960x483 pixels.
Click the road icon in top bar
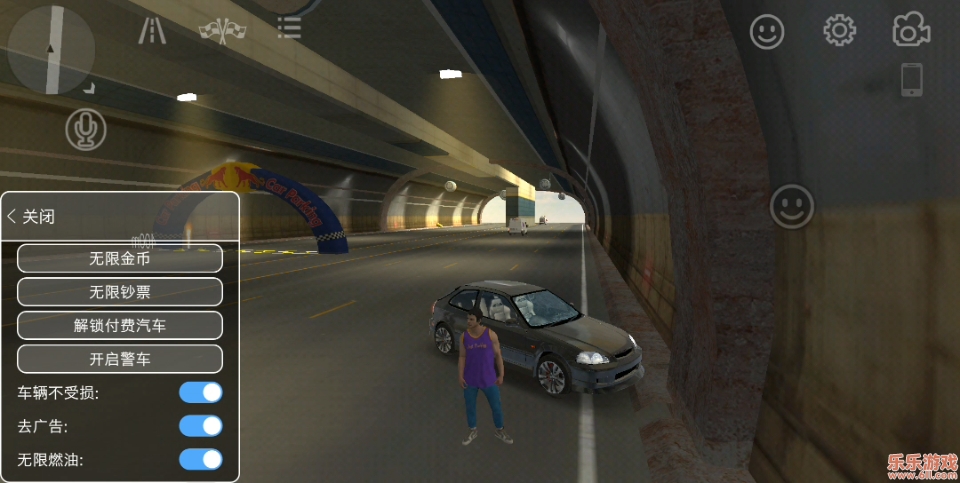[x=152, y=31]
